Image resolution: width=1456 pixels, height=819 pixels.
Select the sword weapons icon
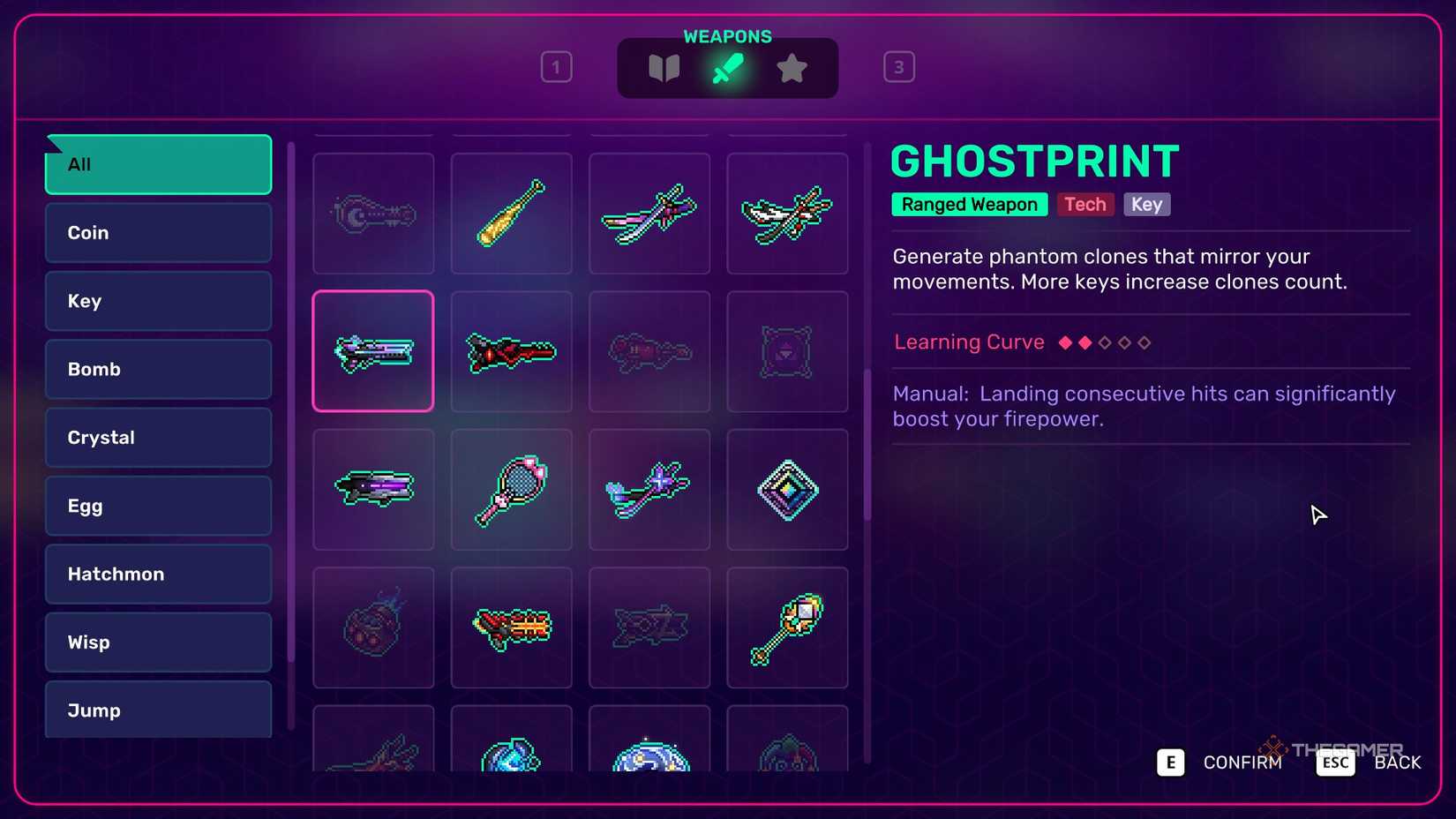(728, 67)
